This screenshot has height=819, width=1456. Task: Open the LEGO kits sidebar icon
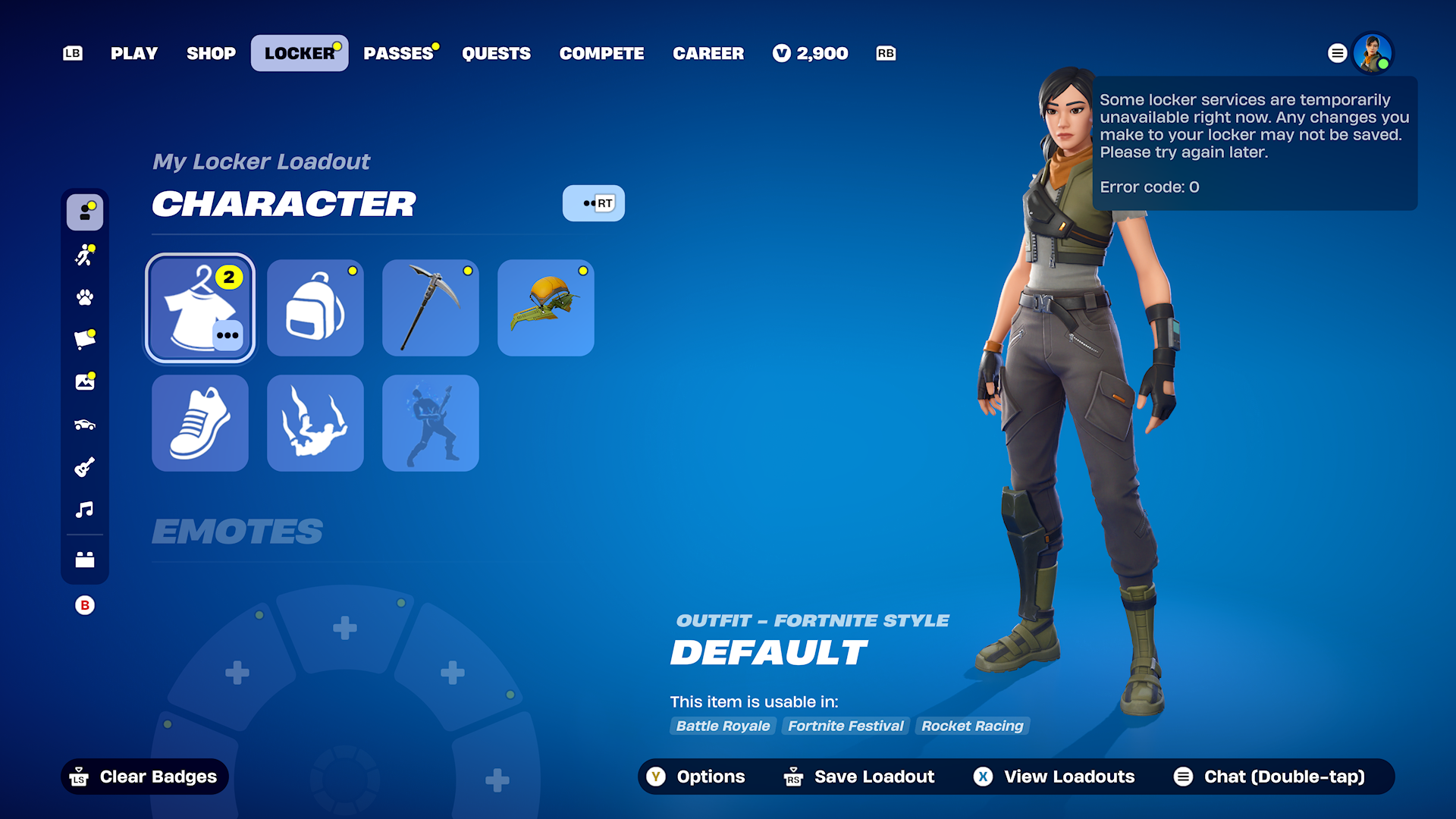coord(84,560)
